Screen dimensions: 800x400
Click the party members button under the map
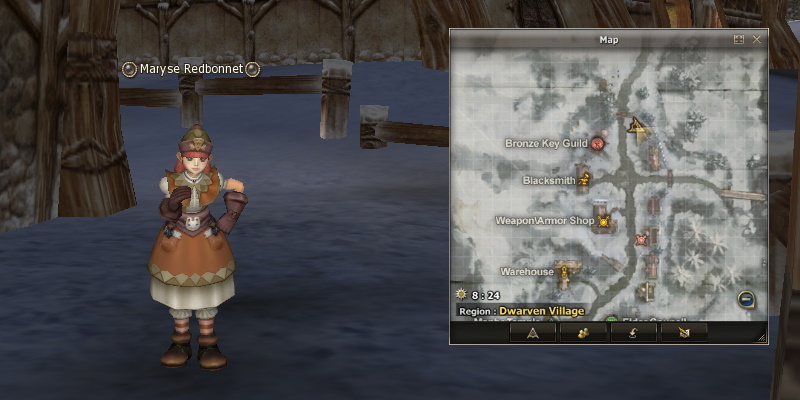pyautogui.click(x=583, y=332)
